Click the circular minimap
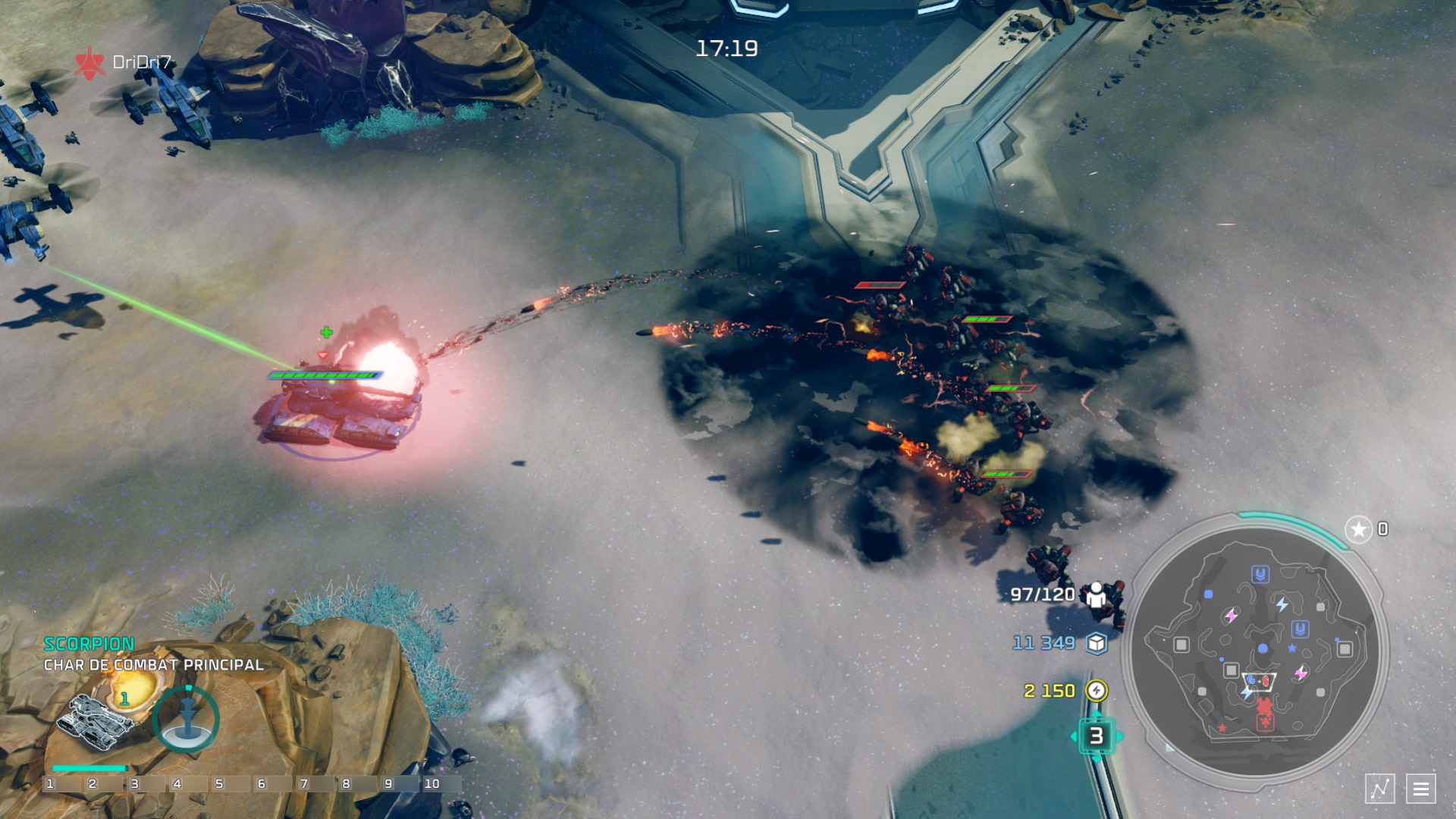The width and height of the screenshot is (1456, 819). click(x=1257, y=652)
